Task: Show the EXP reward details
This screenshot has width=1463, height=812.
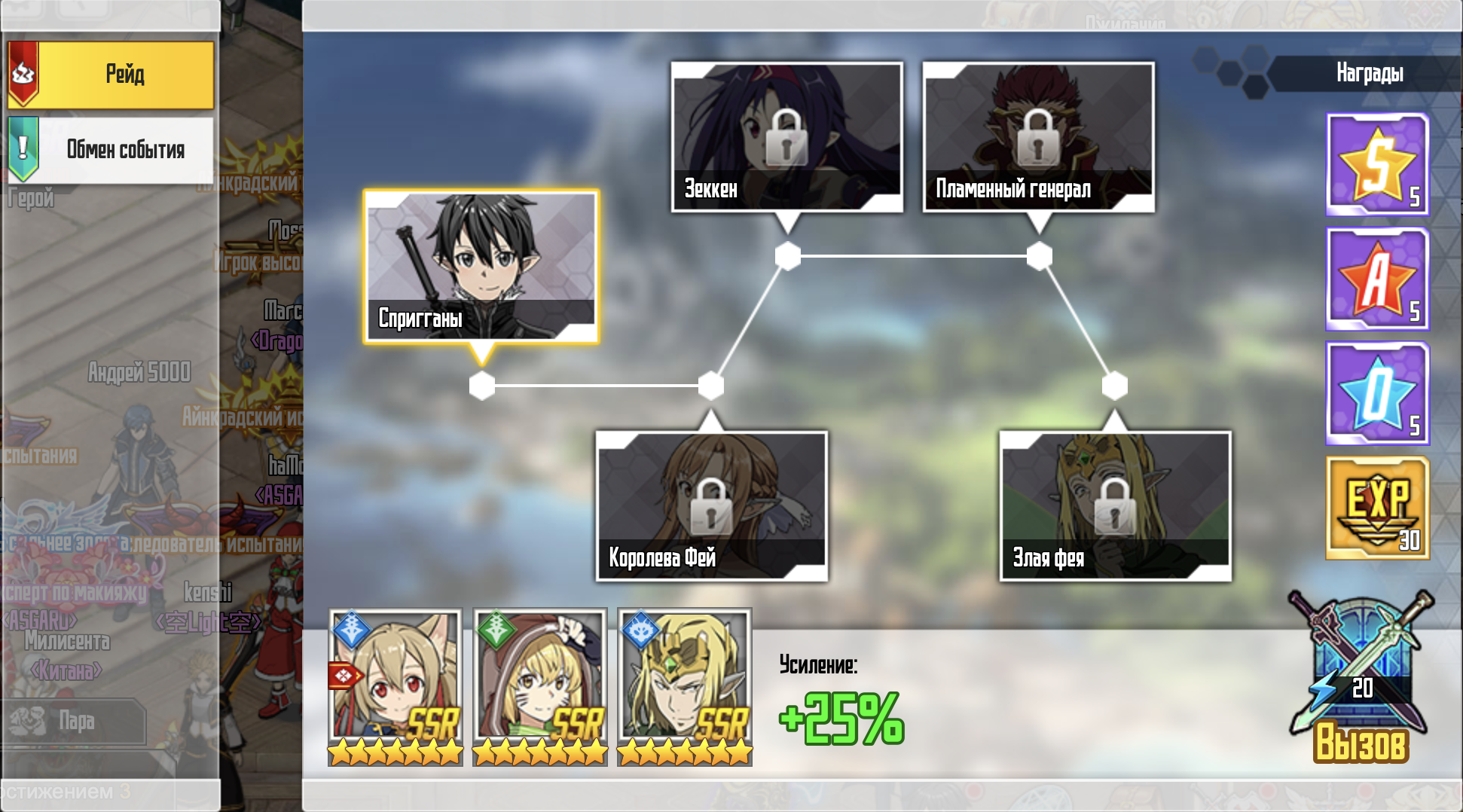Action: (1377, 508)
